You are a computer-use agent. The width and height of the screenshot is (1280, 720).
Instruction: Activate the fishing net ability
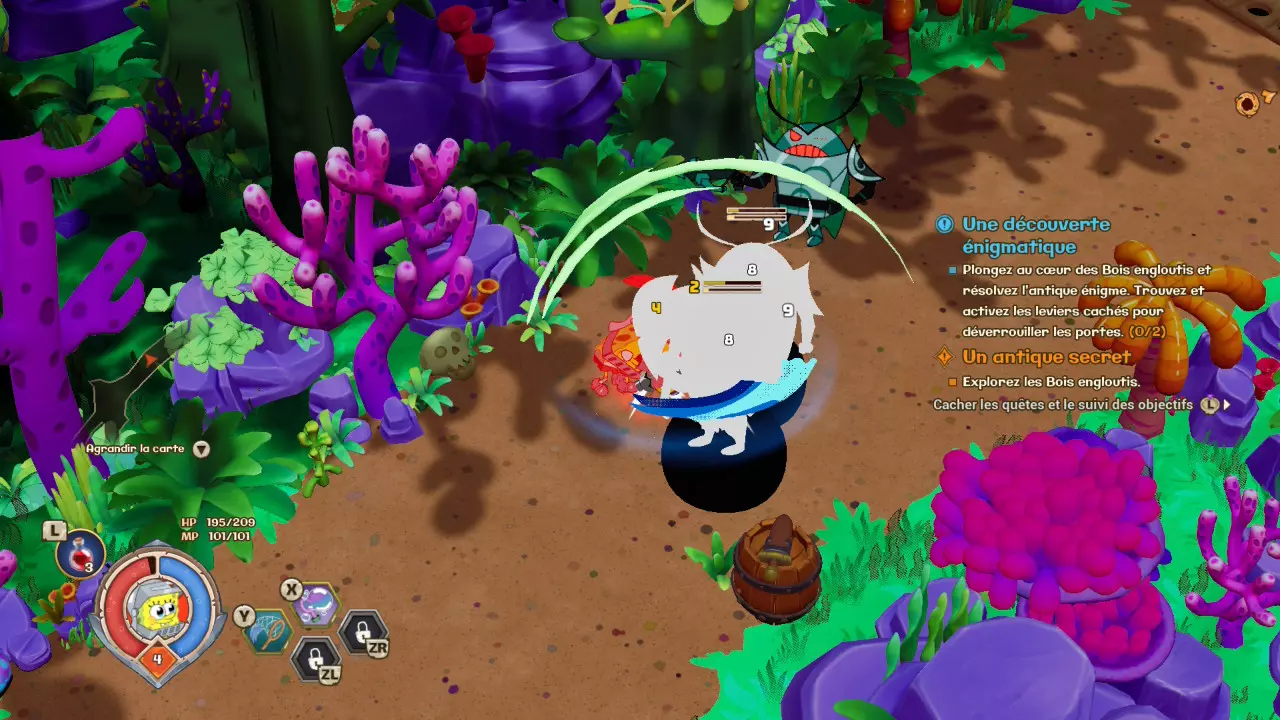[x=269, y=632]
